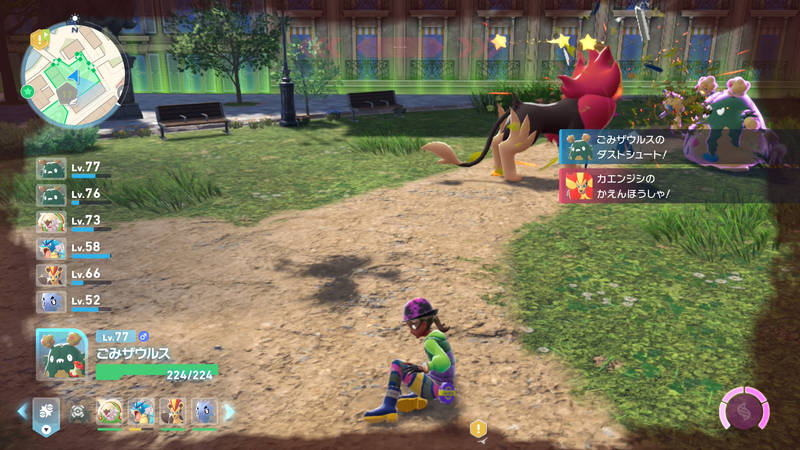Switch to Gyarados in the hotbar
This screenshot has height=450, width=800.
click(x=141, y=412)
